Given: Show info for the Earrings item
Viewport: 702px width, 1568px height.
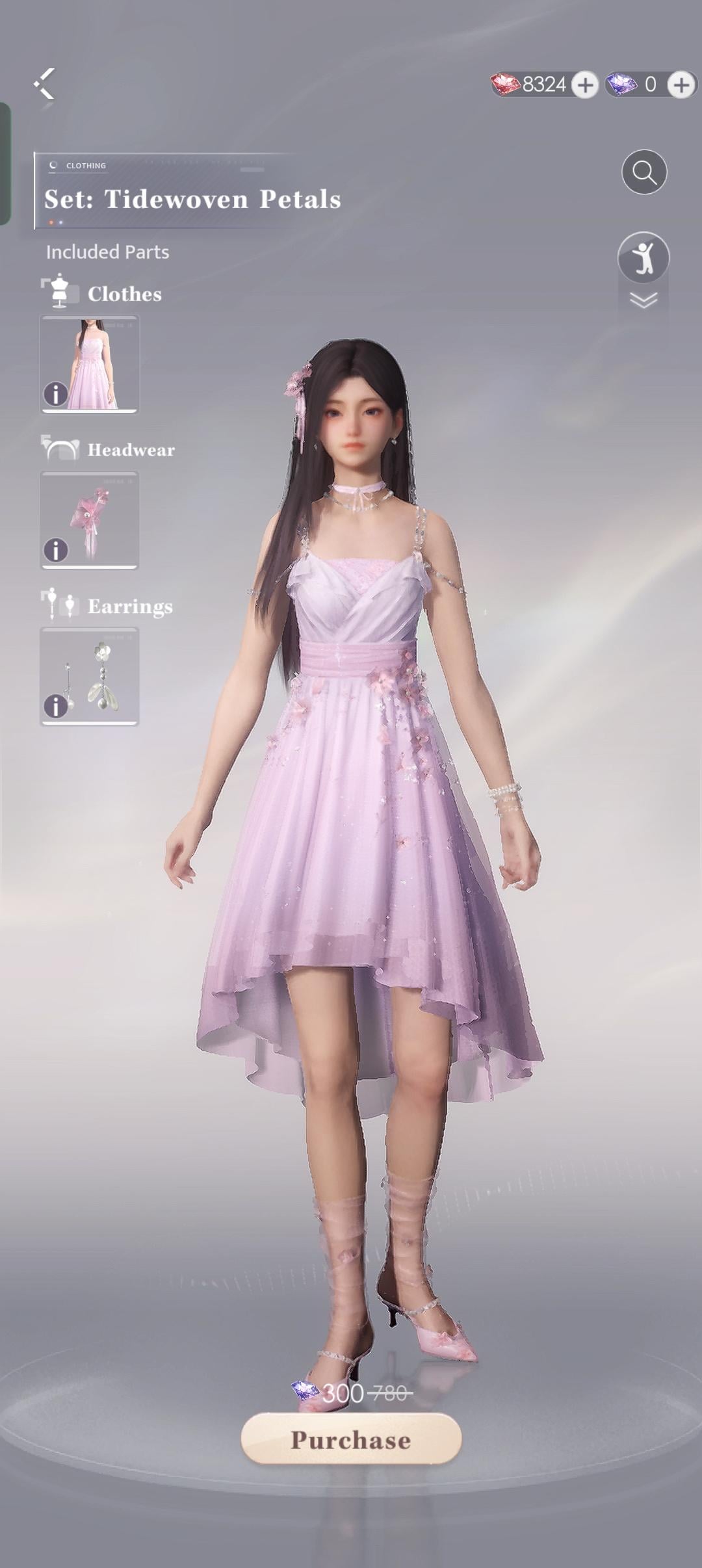Looking at the screenshot, I should click(x=56, y=706).
